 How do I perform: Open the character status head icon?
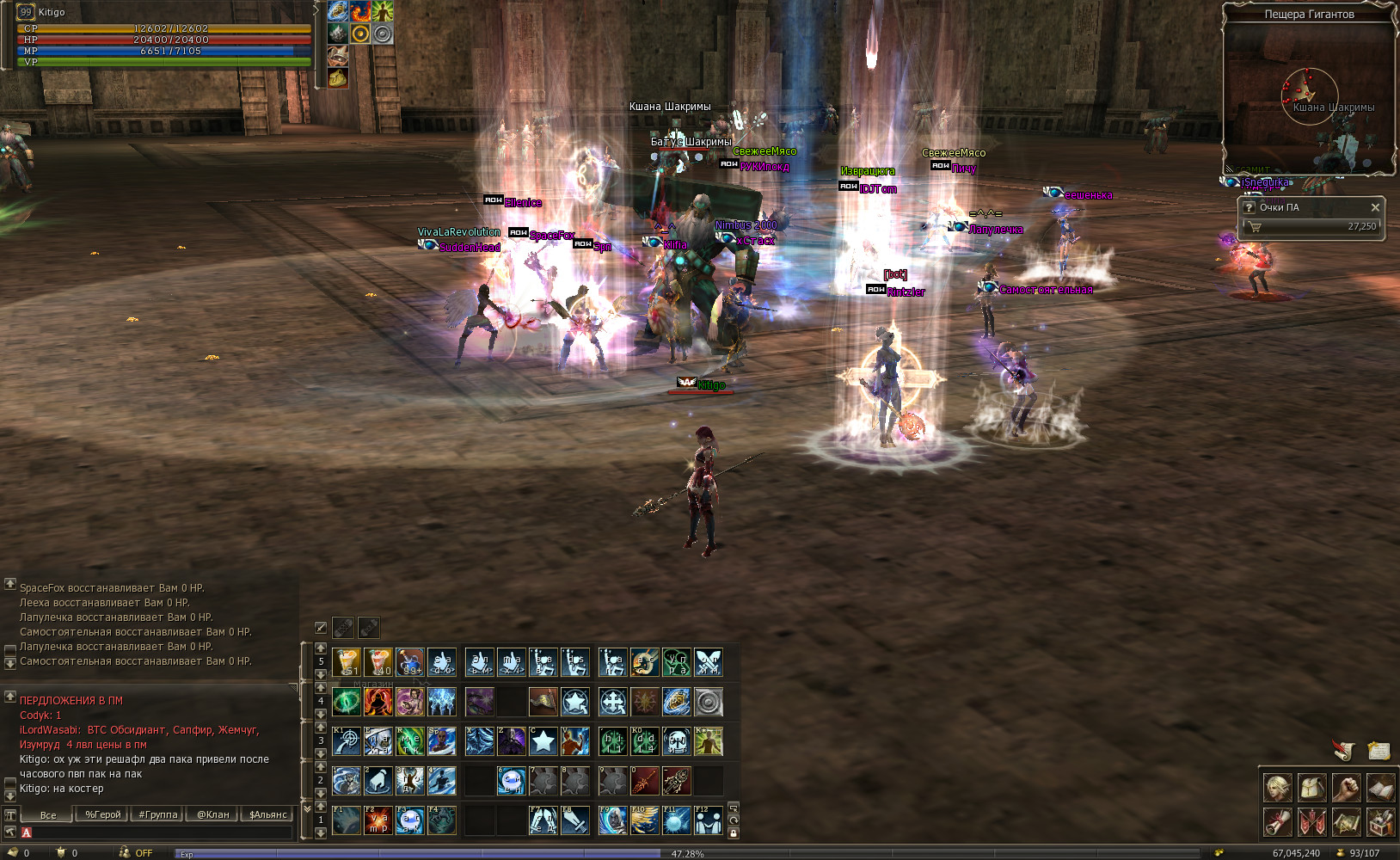coord(1277,787)
